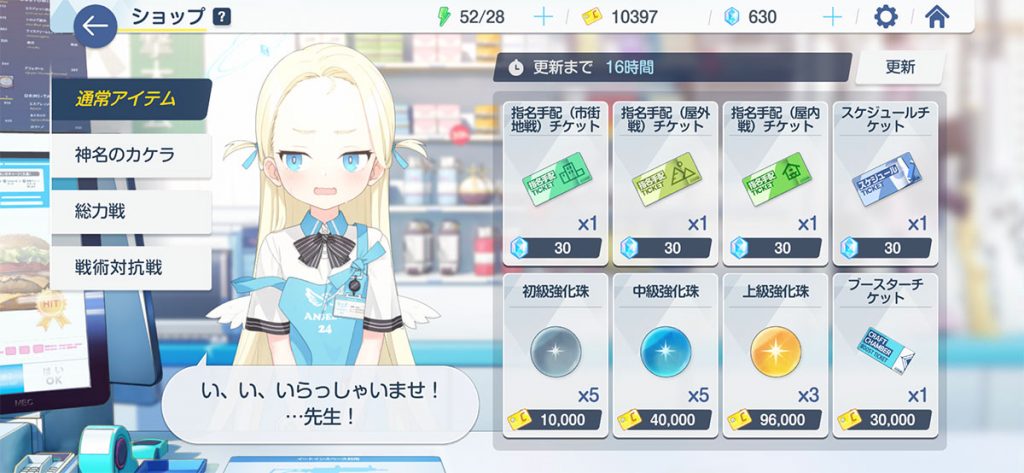Screen dimensions: 1024x473
Task: Return to the home screen
Action: tap(937, 17)
